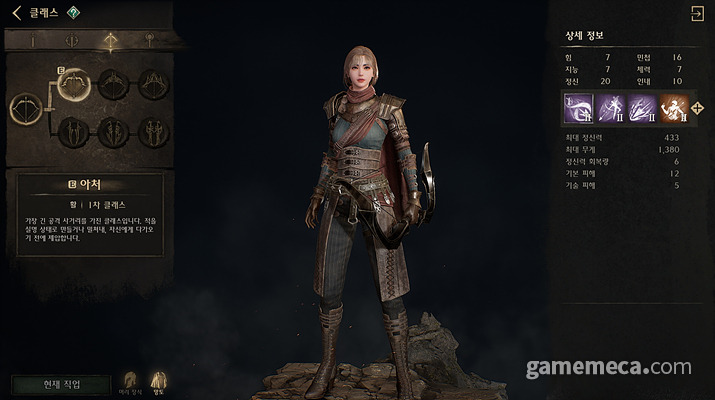Select the first purple bow skill icon
The height and width of the screenshot is (400, 715).
580,107
